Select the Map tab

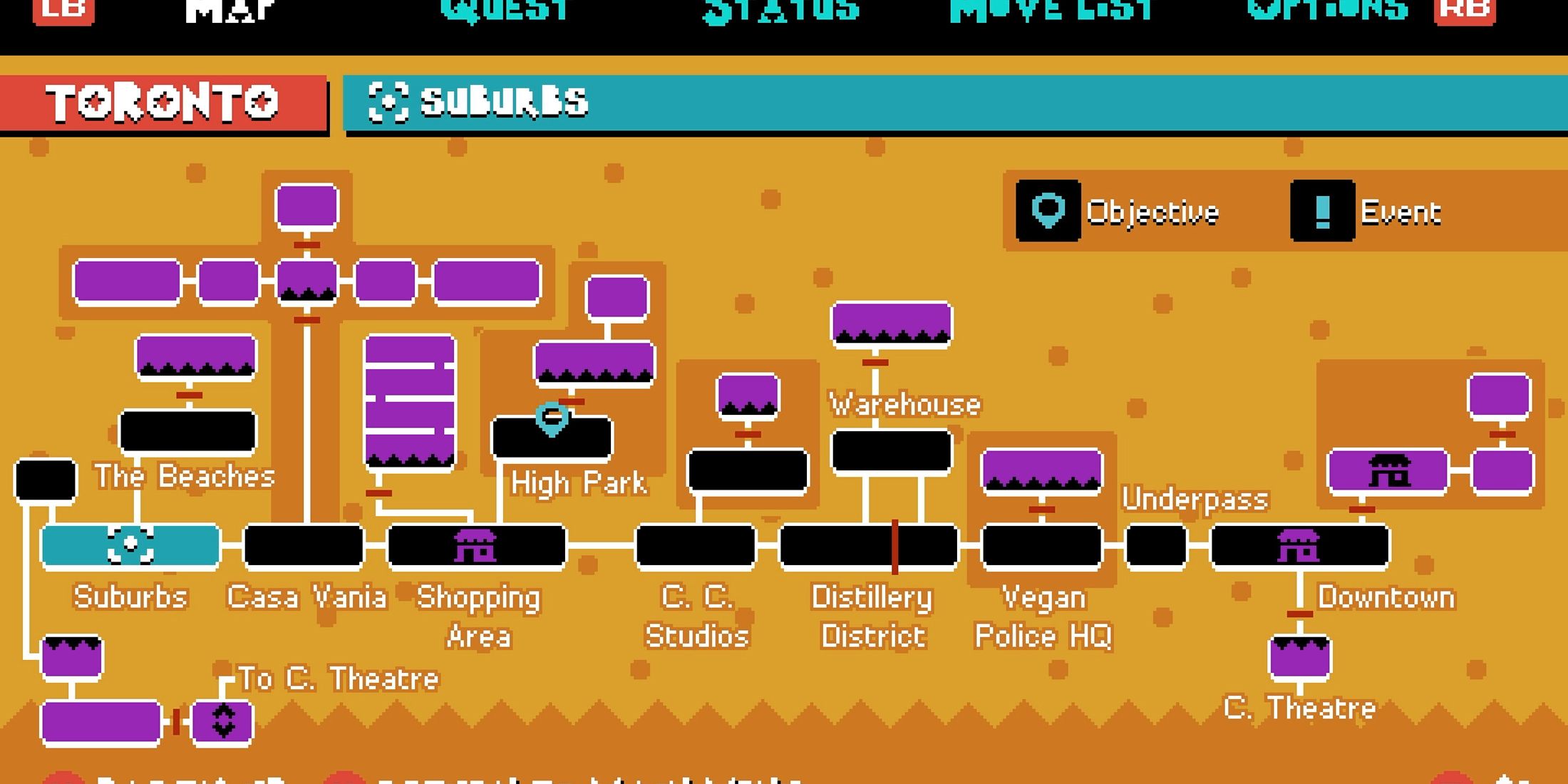coord(228,9)
